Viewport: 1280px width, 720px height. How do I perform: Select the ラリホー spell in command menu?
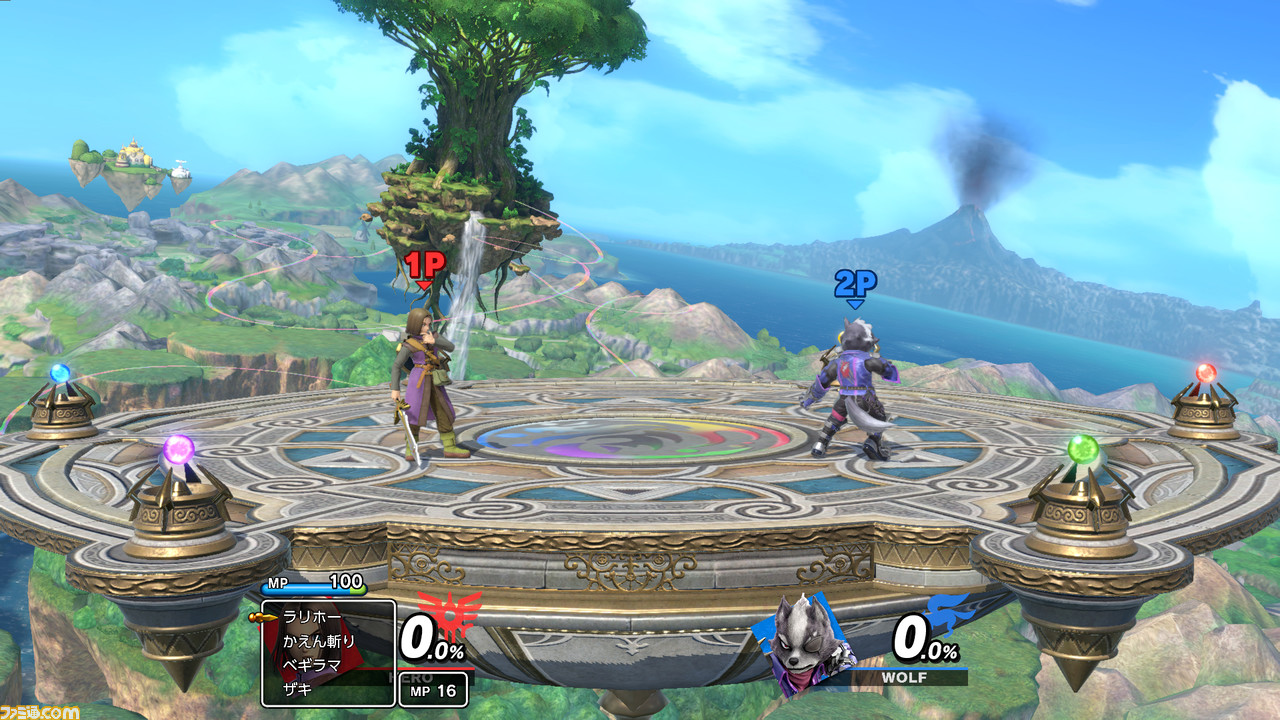[x=312, y=617]
